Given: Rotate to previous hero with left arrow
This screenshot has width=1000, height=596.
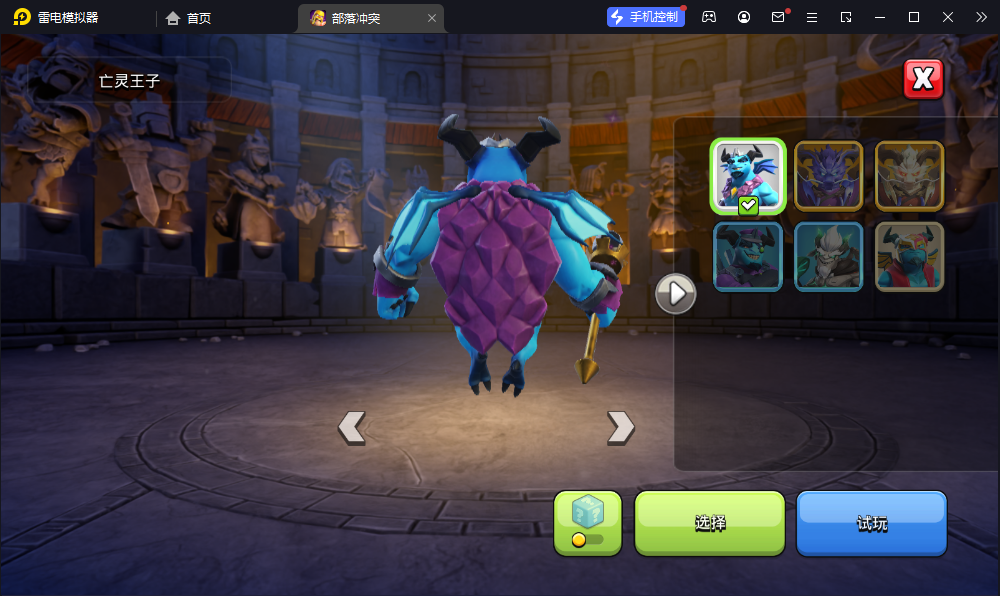Looking at the screenshot, I should pos(351,427).
